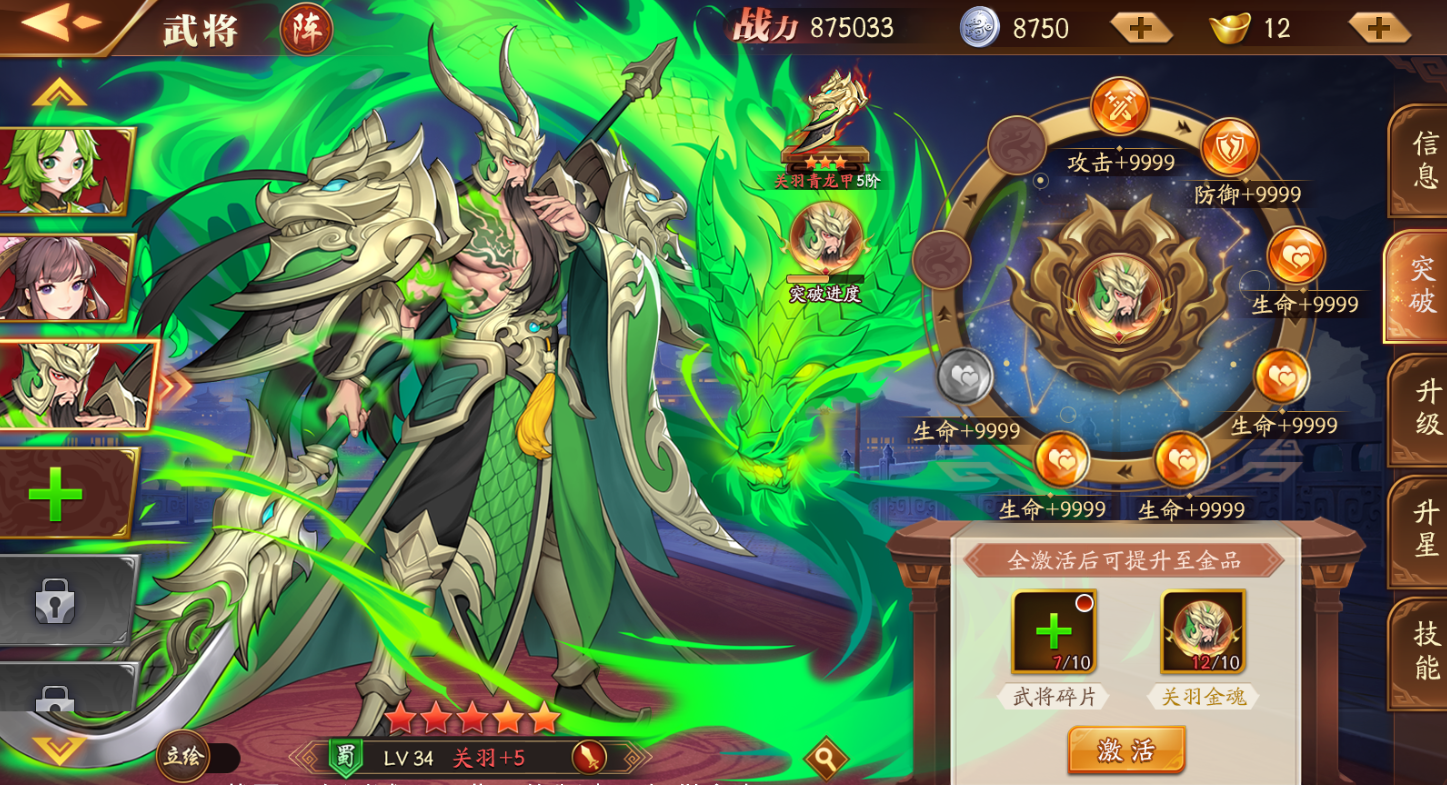Image resolution: width=1447 pixels, height=785 pixels.
Task: Add more gold ingots
Action: click(x=1378, y=28)
